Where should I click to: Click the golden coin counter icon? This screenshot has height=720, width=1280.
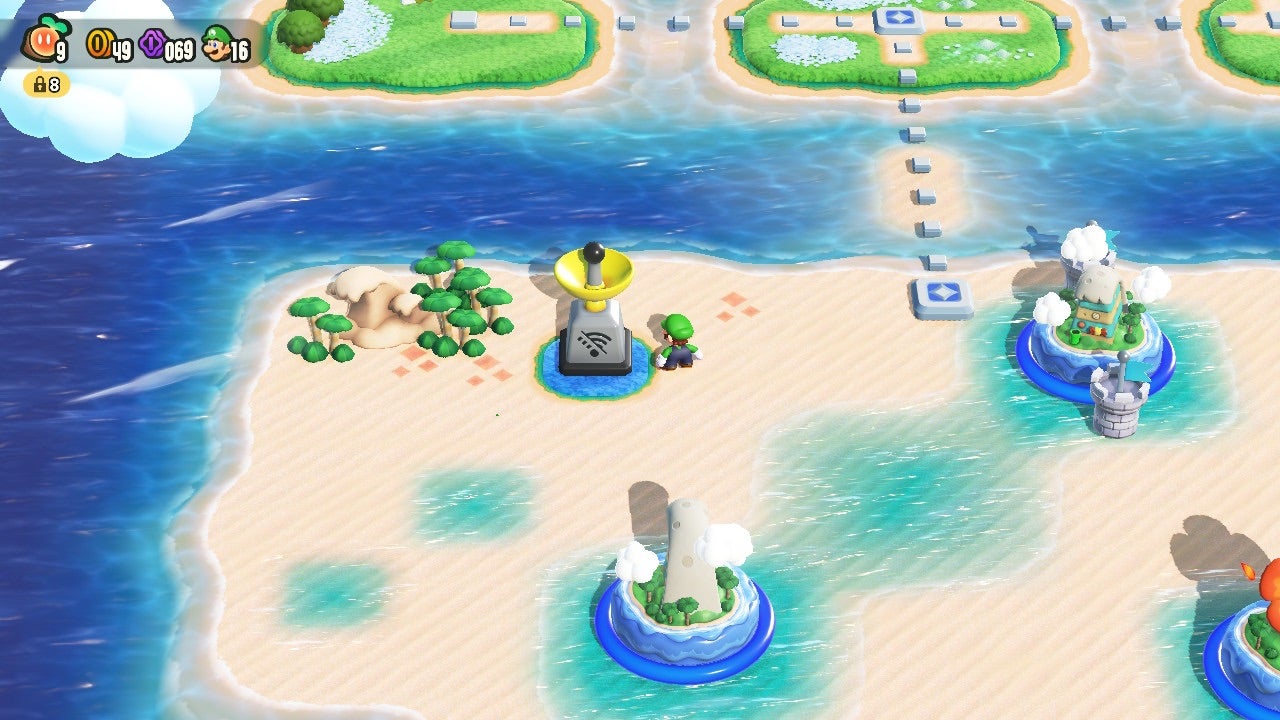click(x=98, y=43)
